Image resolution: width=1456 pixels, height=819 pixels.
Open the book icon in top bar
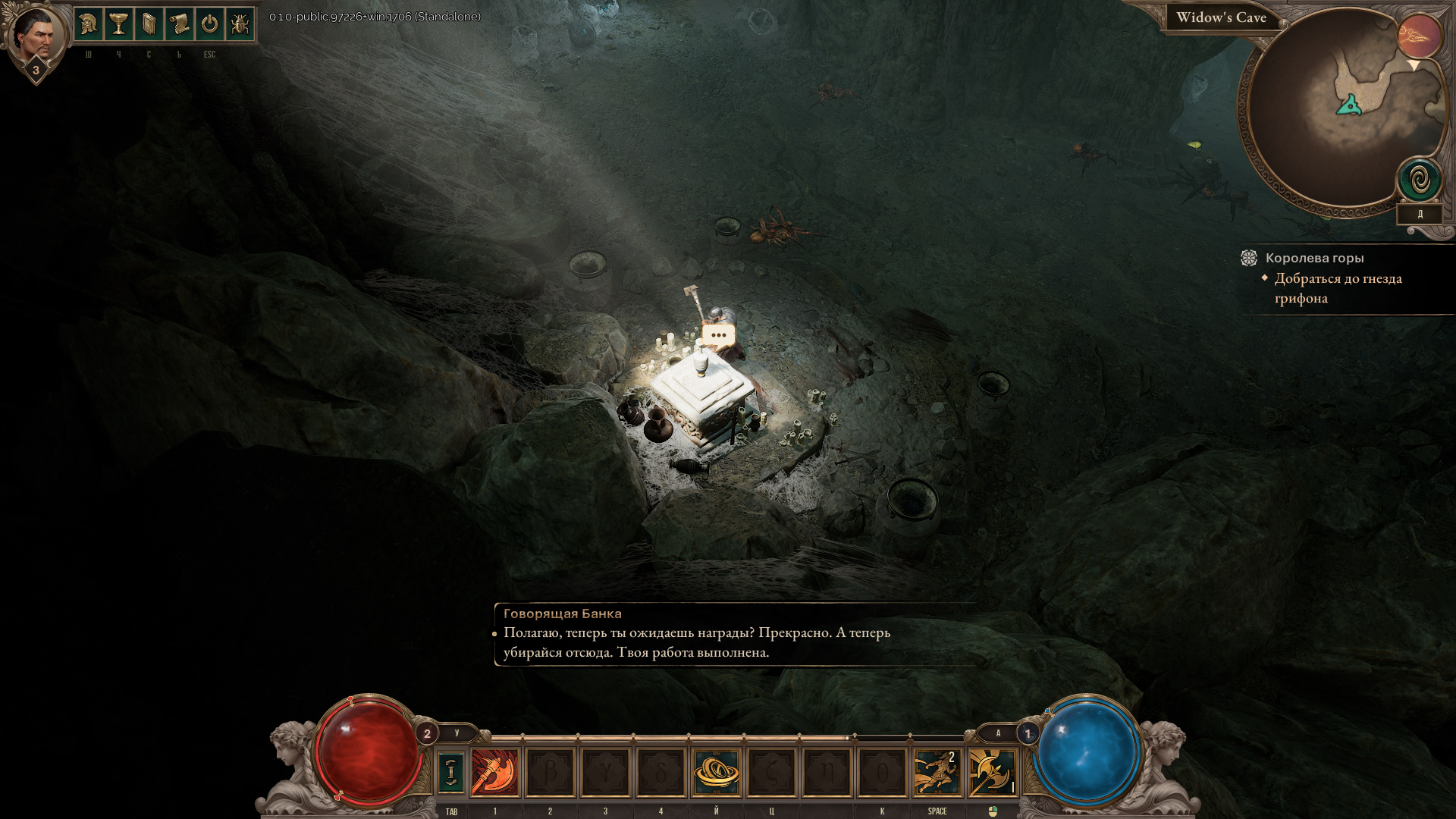149,24
